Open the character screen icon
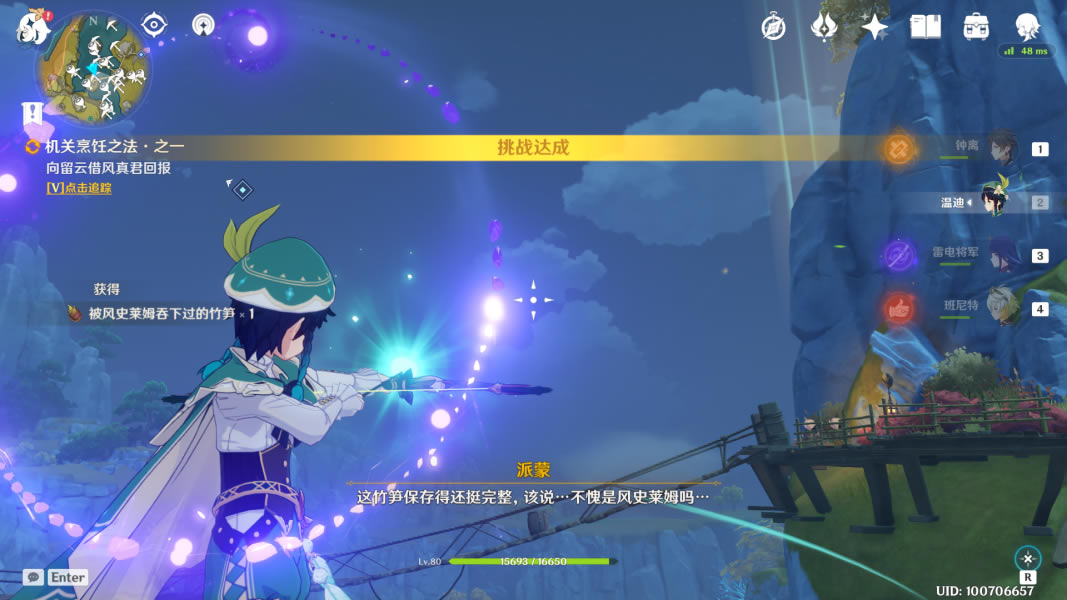The image size is (1067, 600). (x=1027, y=26)
